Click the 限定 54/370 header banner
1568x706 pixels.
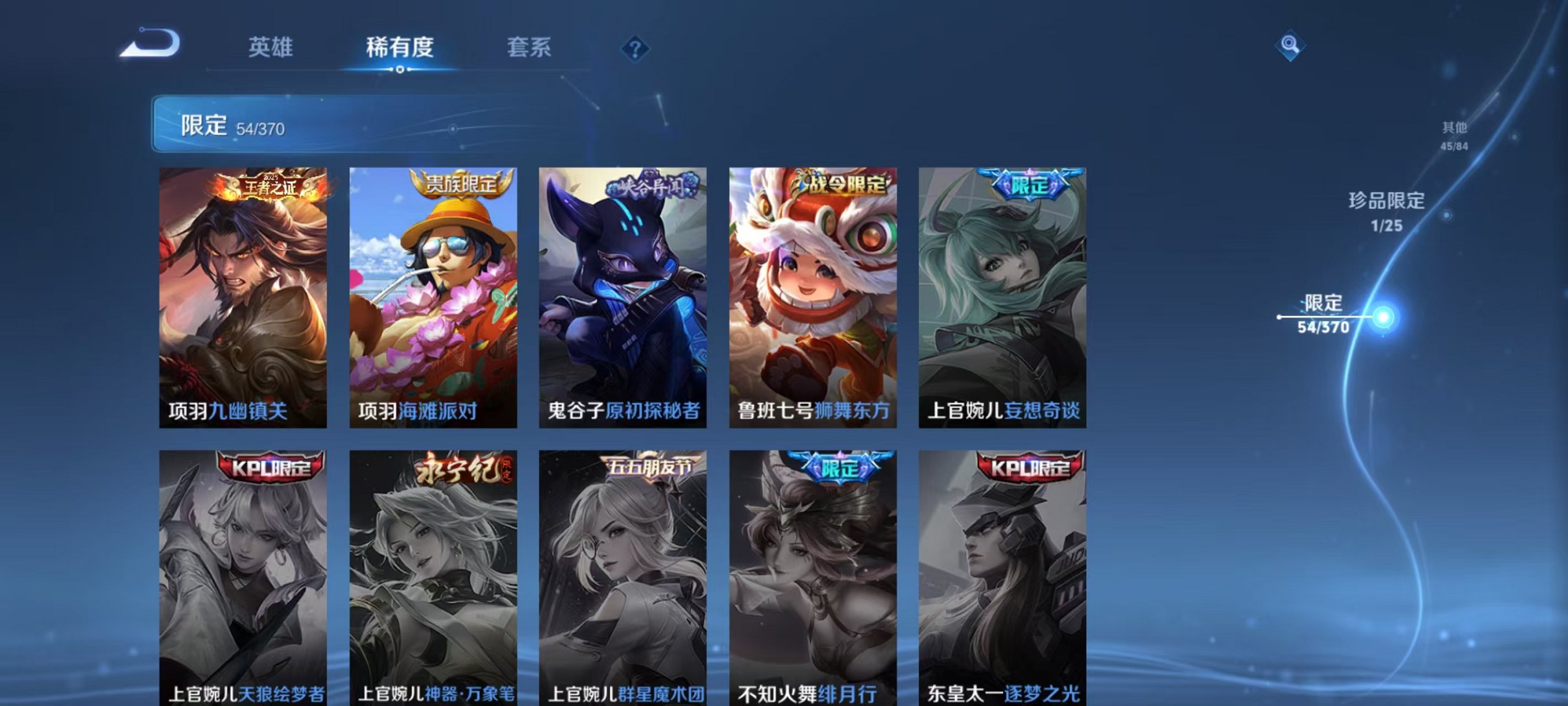454,127
